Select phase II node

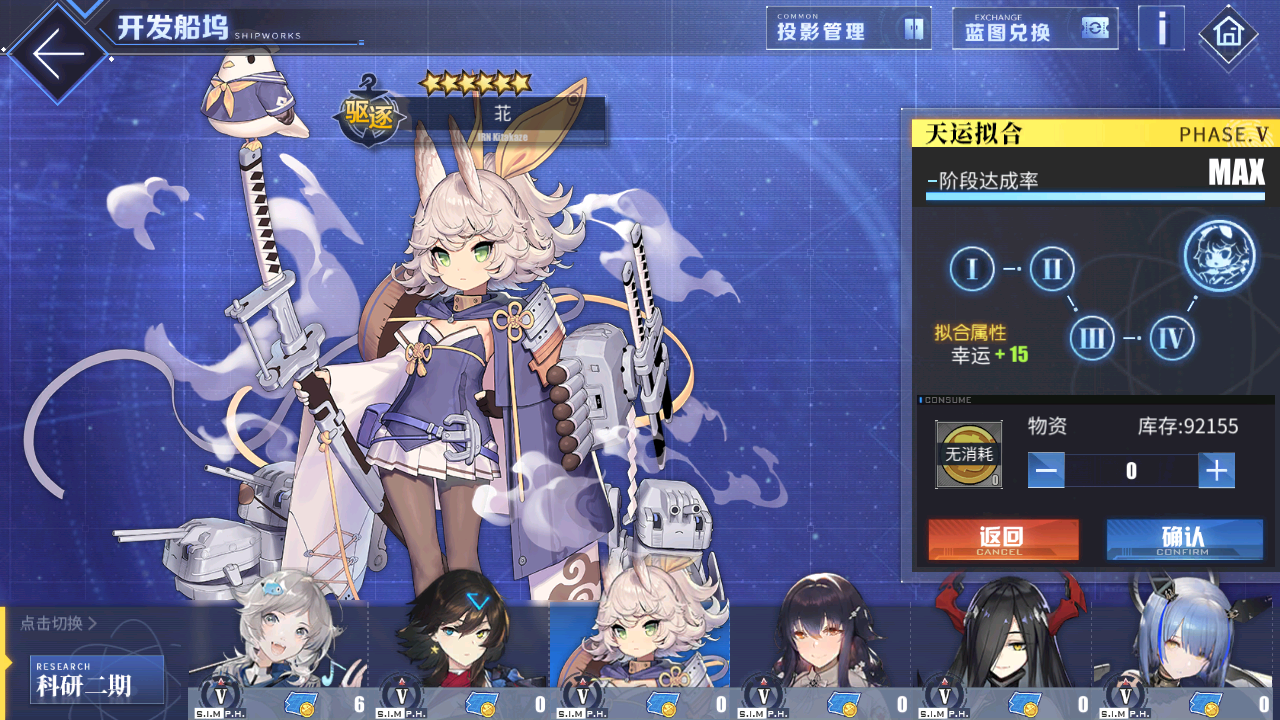[x=1051, y=268]
